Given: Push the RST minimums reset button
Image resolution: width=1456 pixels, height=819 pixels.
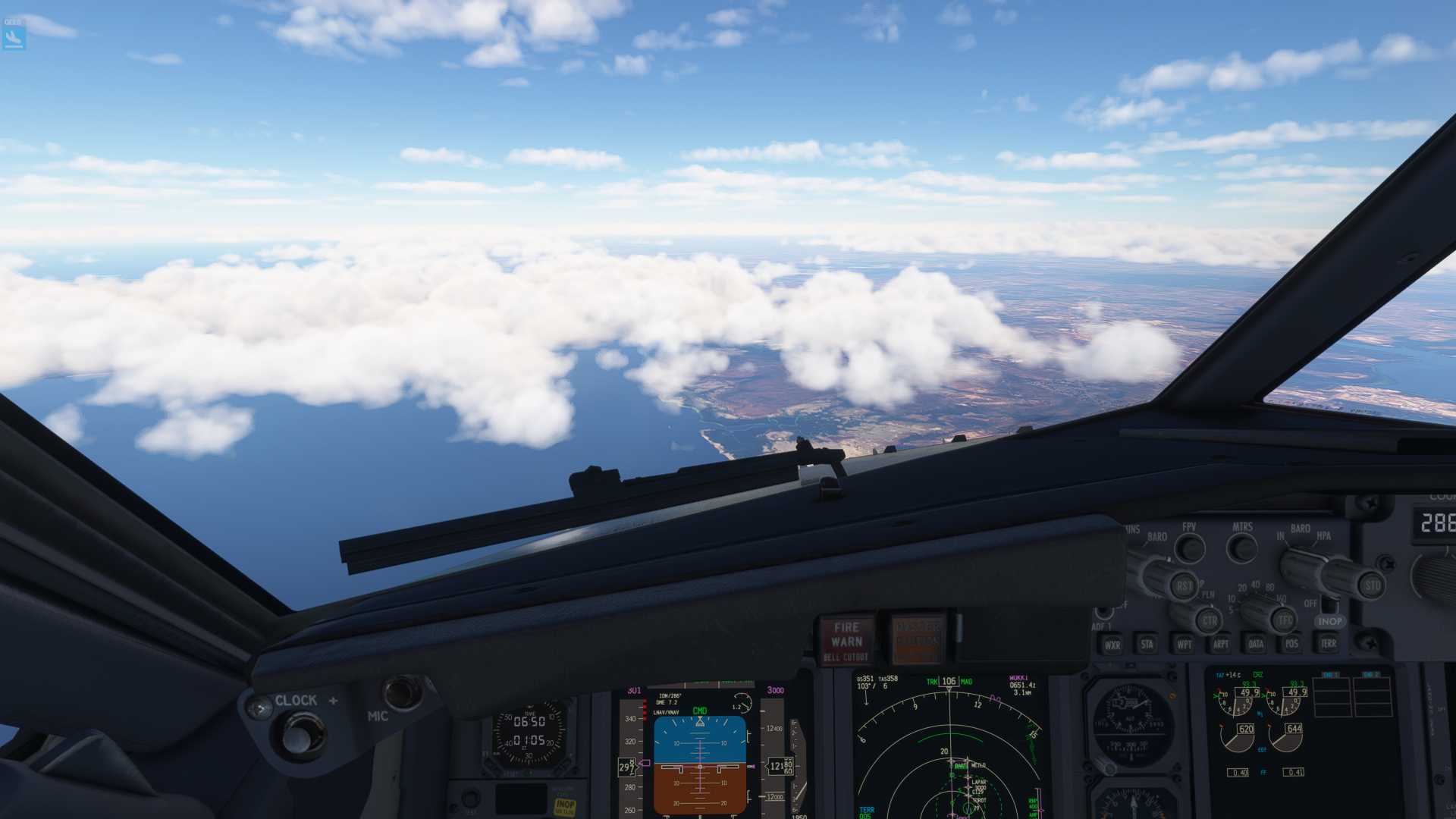Looking at the screenshot, I should [1183, 585].
